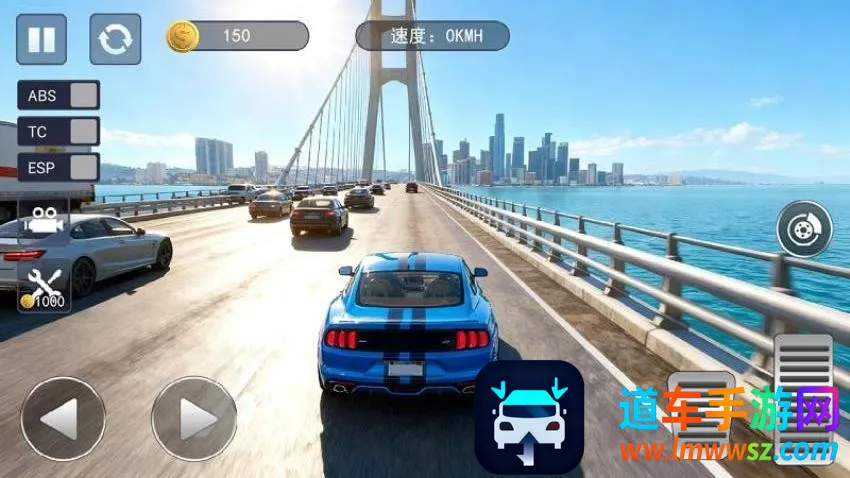The height and width of the screenshot is (478, 850).
Task: Switch camera view with the camera icon
Action: (43, 220)
